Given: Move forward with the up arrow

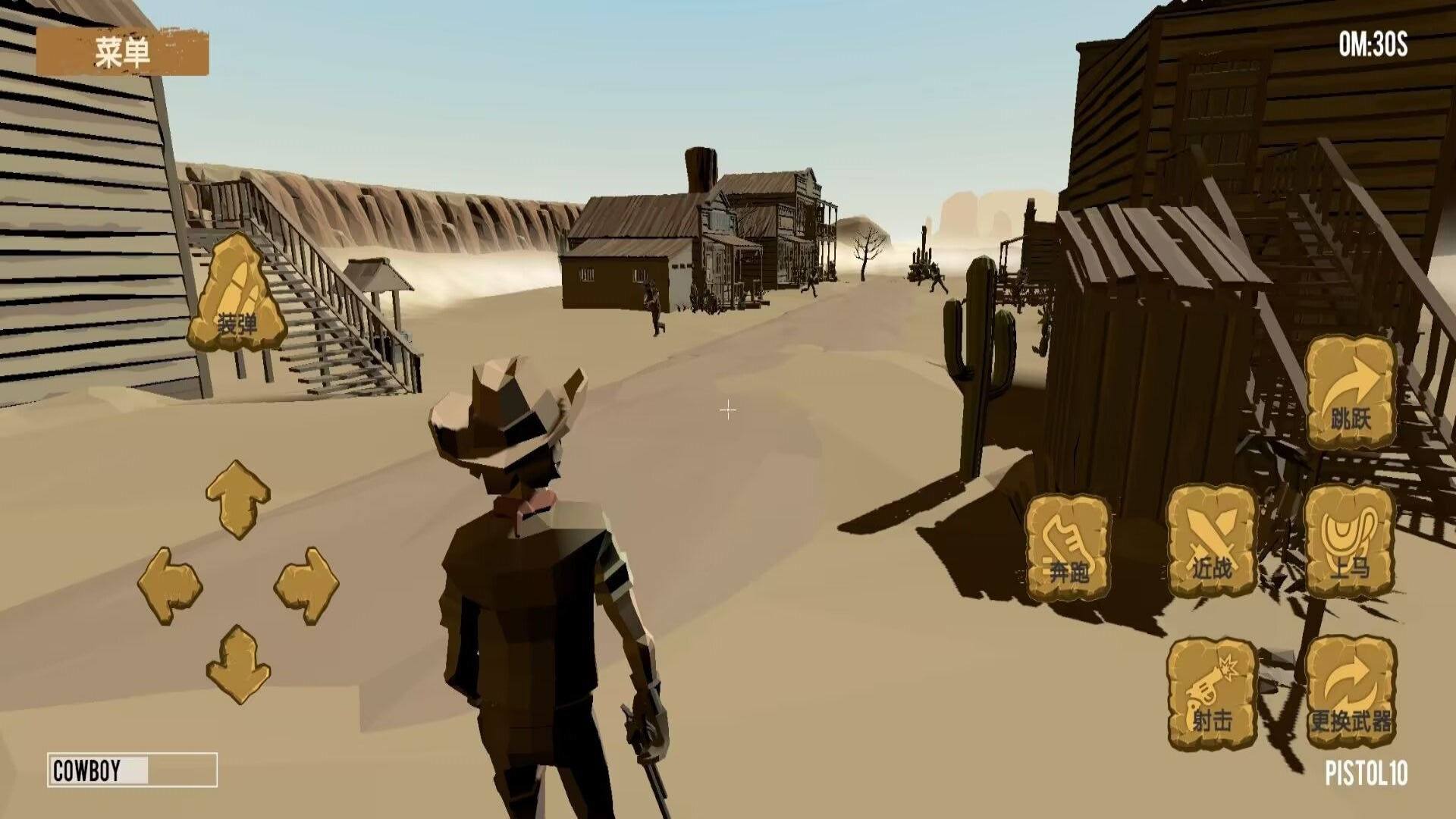Looking at the screenshot, I should click(x=237, y=498).
